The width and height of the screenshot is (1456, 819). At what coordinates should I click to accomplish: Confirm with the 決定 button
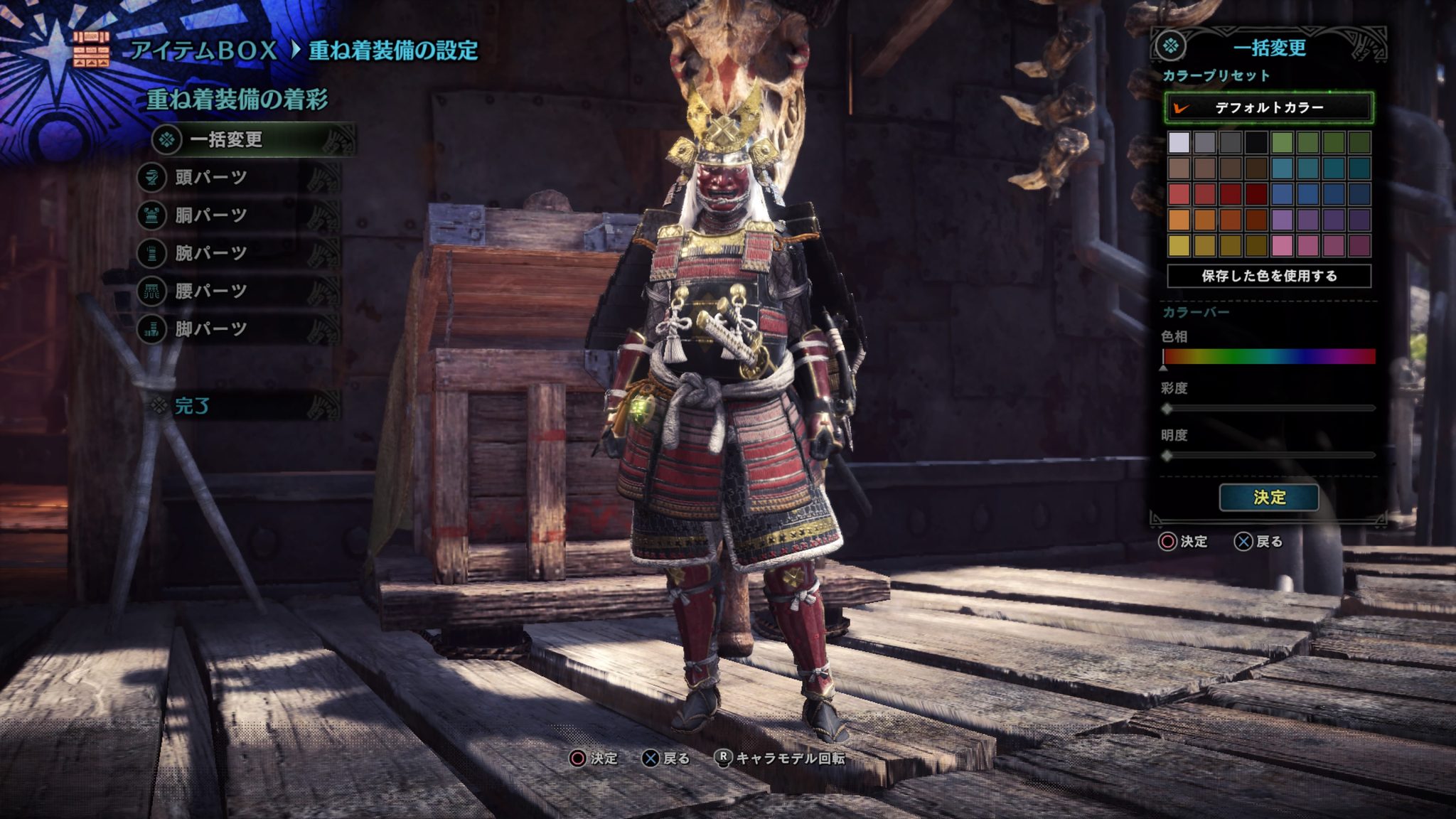(x=1269, y=497)
